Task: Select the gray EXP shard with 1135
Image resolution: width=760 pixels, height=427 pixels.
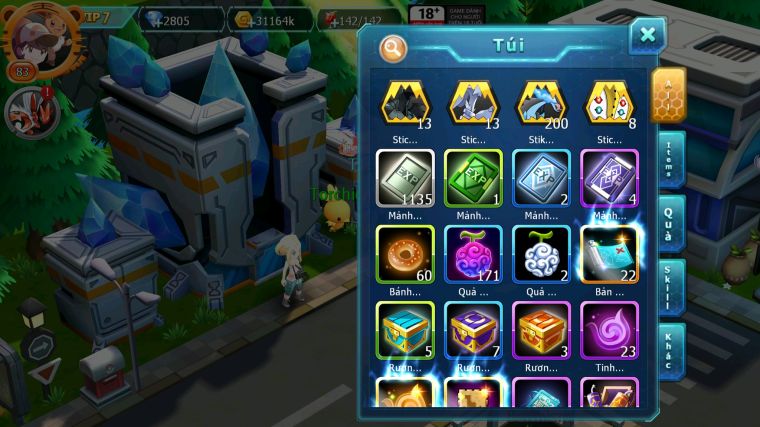Action: pyautogui.click(x=405, y=178)
